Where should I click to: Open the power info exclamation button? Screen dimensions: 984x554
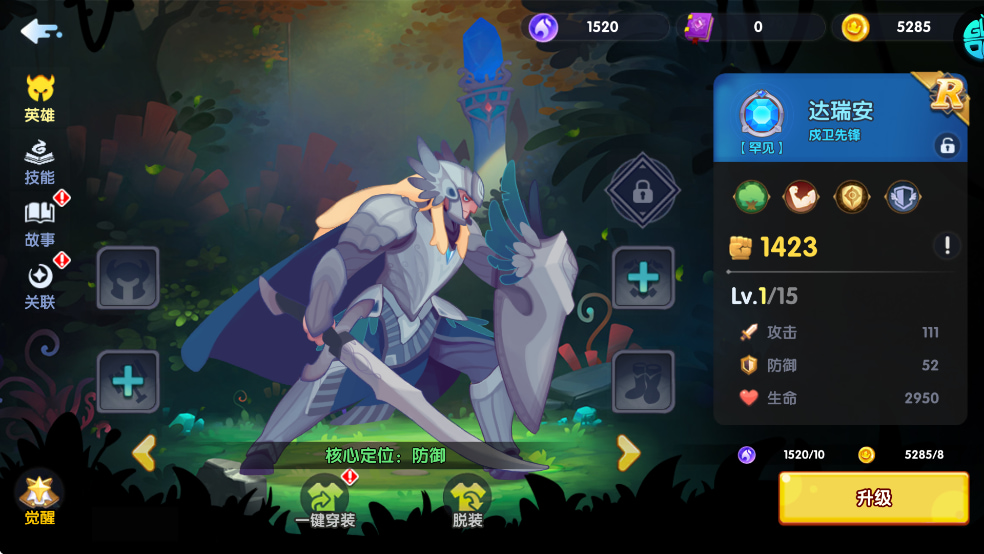pos(946,245)
